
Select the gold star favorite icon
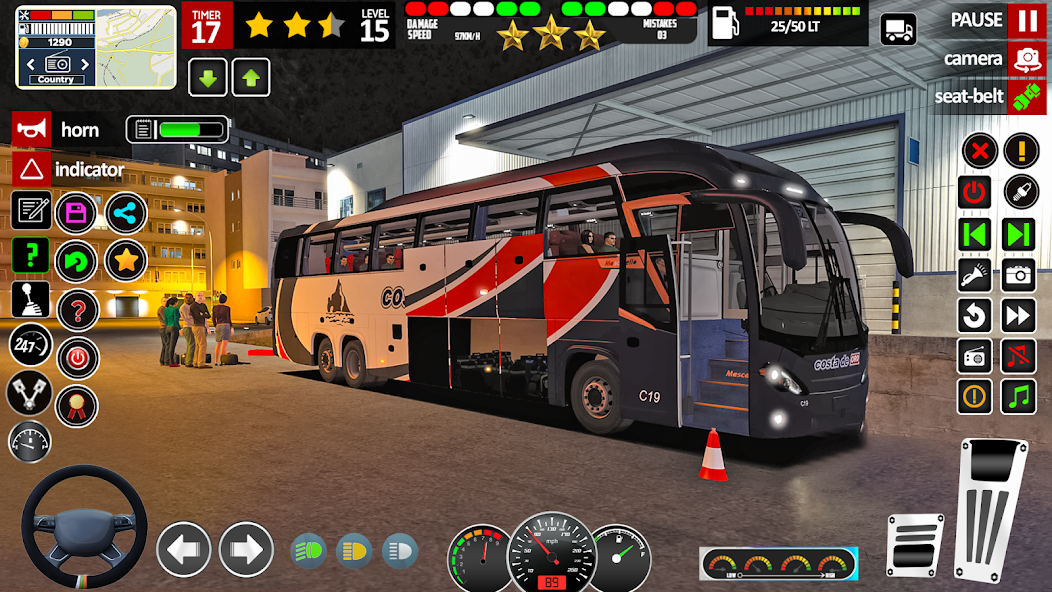tap(126, 261)
